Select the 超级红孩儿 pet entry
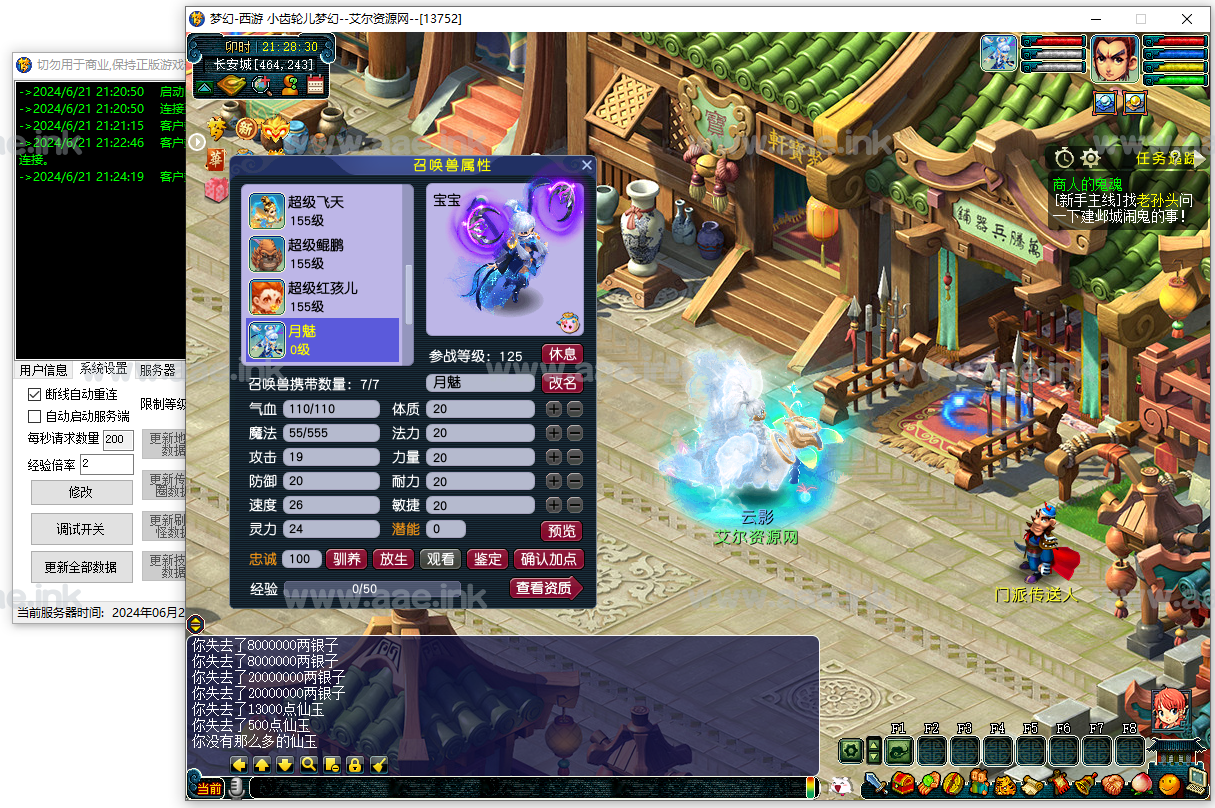The height and width of the screenshot is (808, 1215). coord(322,297)
